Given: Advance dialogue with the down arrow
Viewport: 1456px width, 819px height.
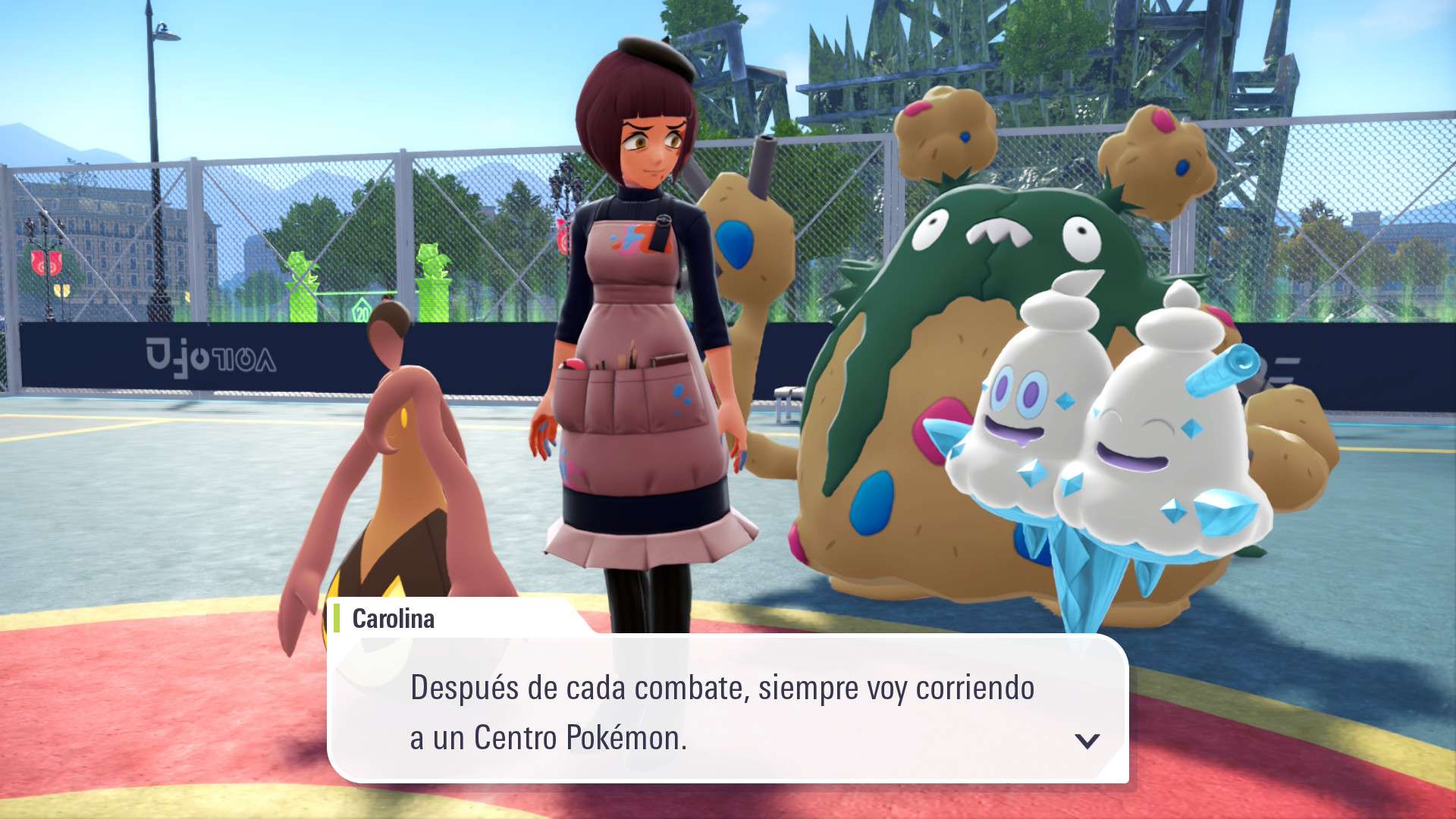Looking at the screenshot, I should tap(1087, 741).
